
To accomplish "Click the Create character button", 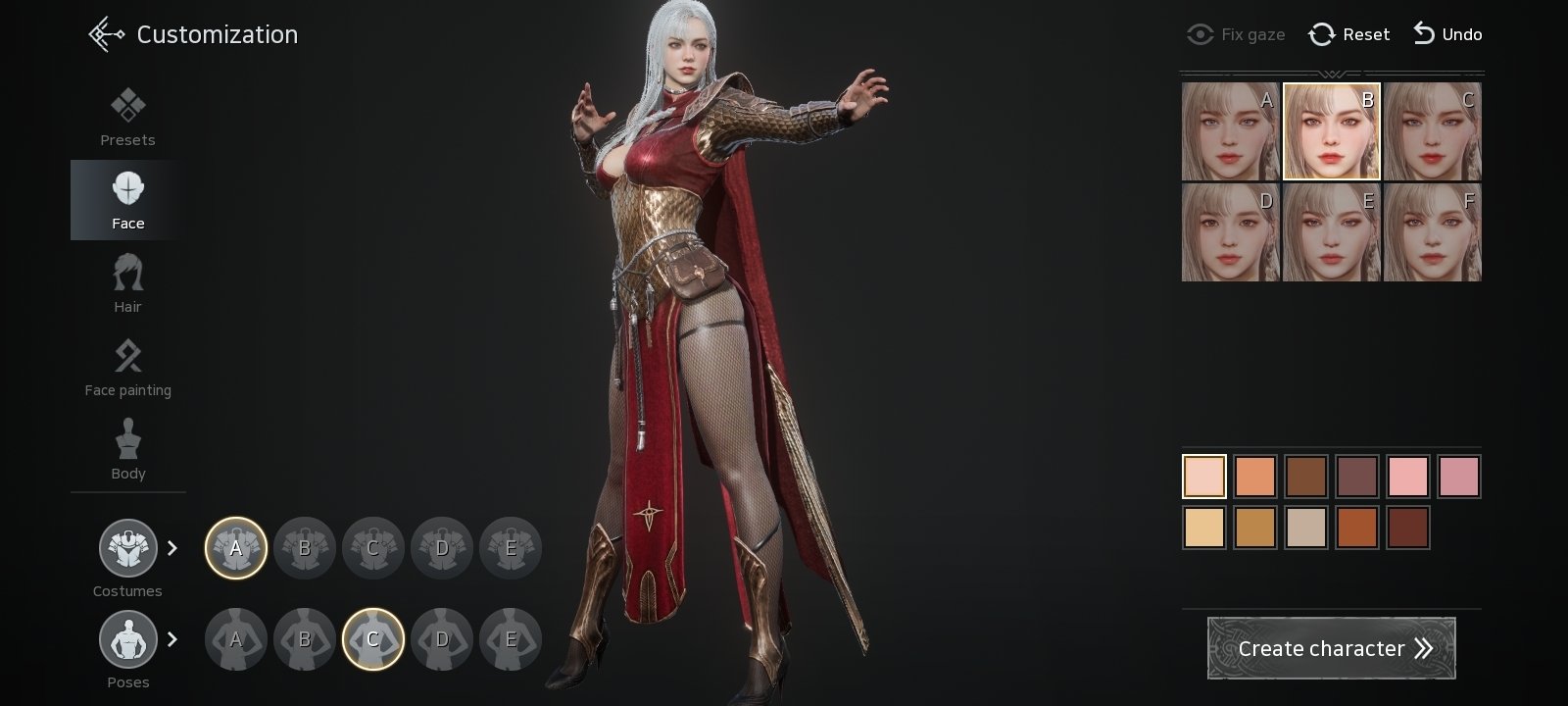I will point(1331,648).
